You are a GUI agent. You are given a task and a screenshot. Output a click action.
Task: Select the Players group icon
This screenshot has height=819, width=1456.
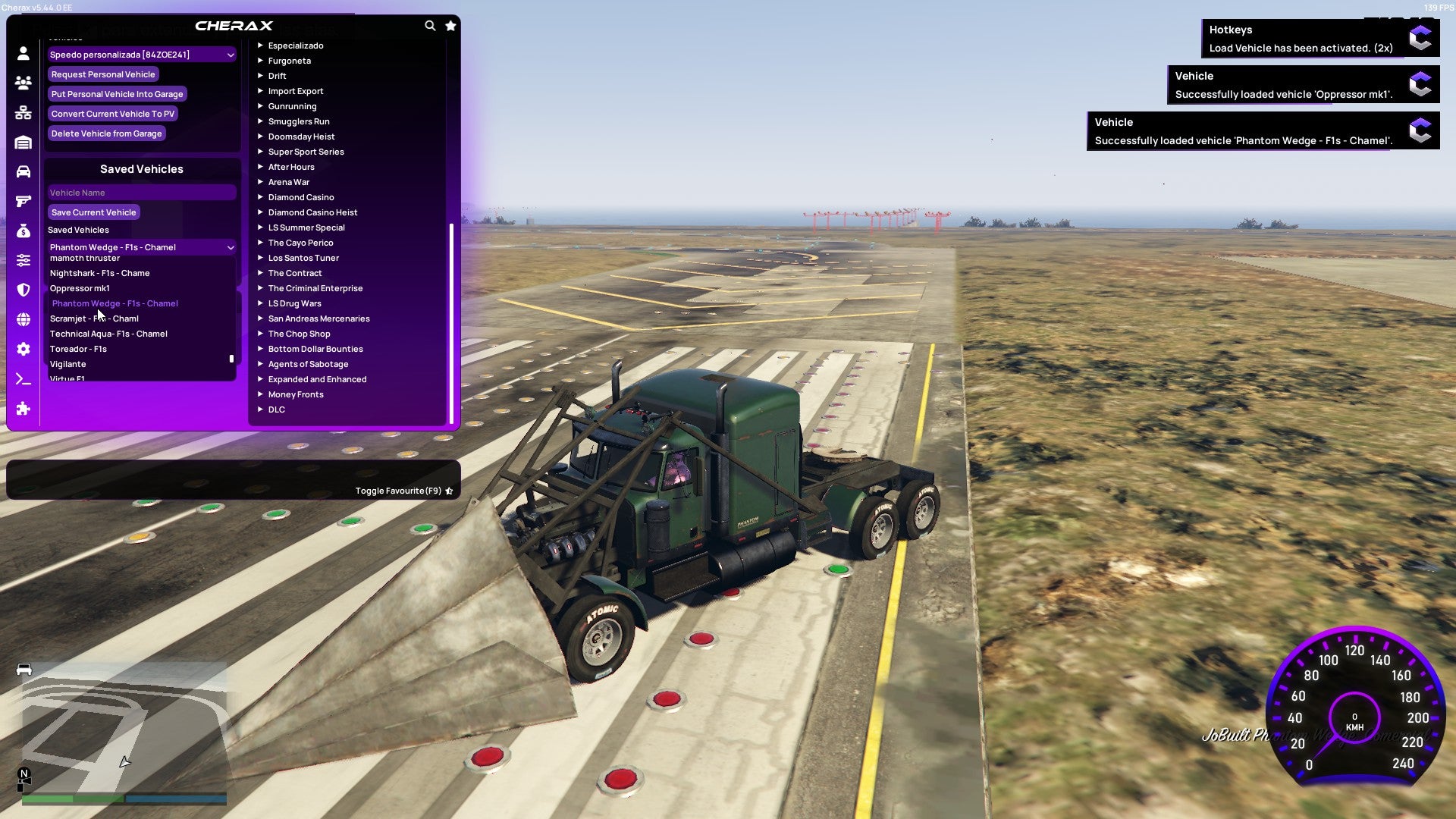click(24, 83)
